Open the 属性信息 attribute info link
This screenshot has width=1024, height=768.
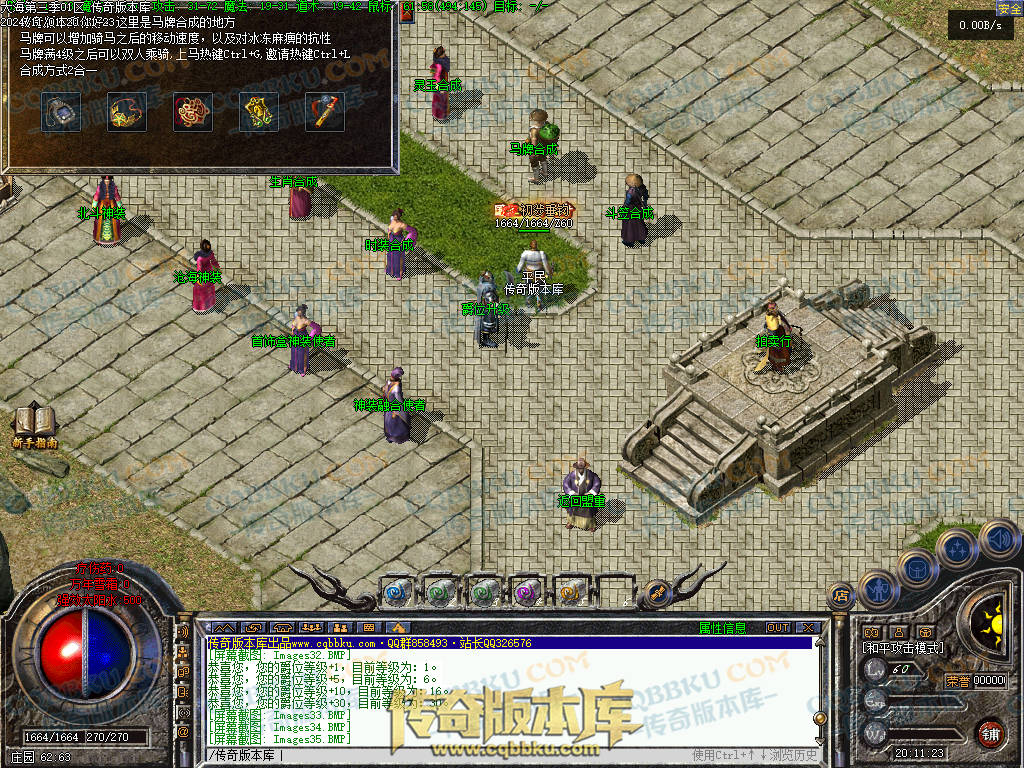[722, 628]
